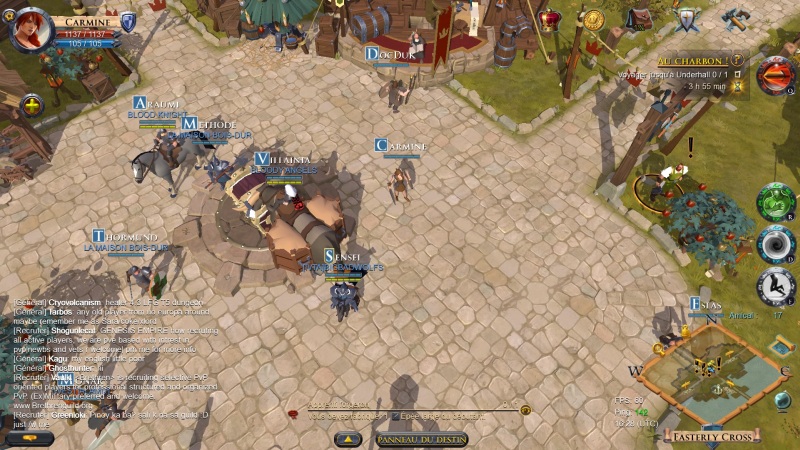Click the blue shield badge beside Carmine's name
Viewport: 800px width, 450px height.
(x=128, y=22)
